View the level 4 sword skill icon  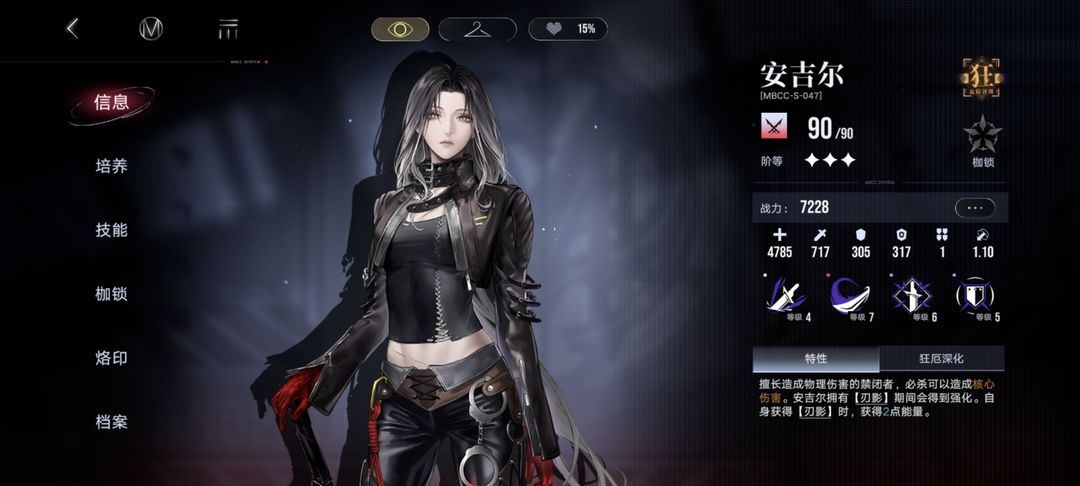(x=786, y=297)
